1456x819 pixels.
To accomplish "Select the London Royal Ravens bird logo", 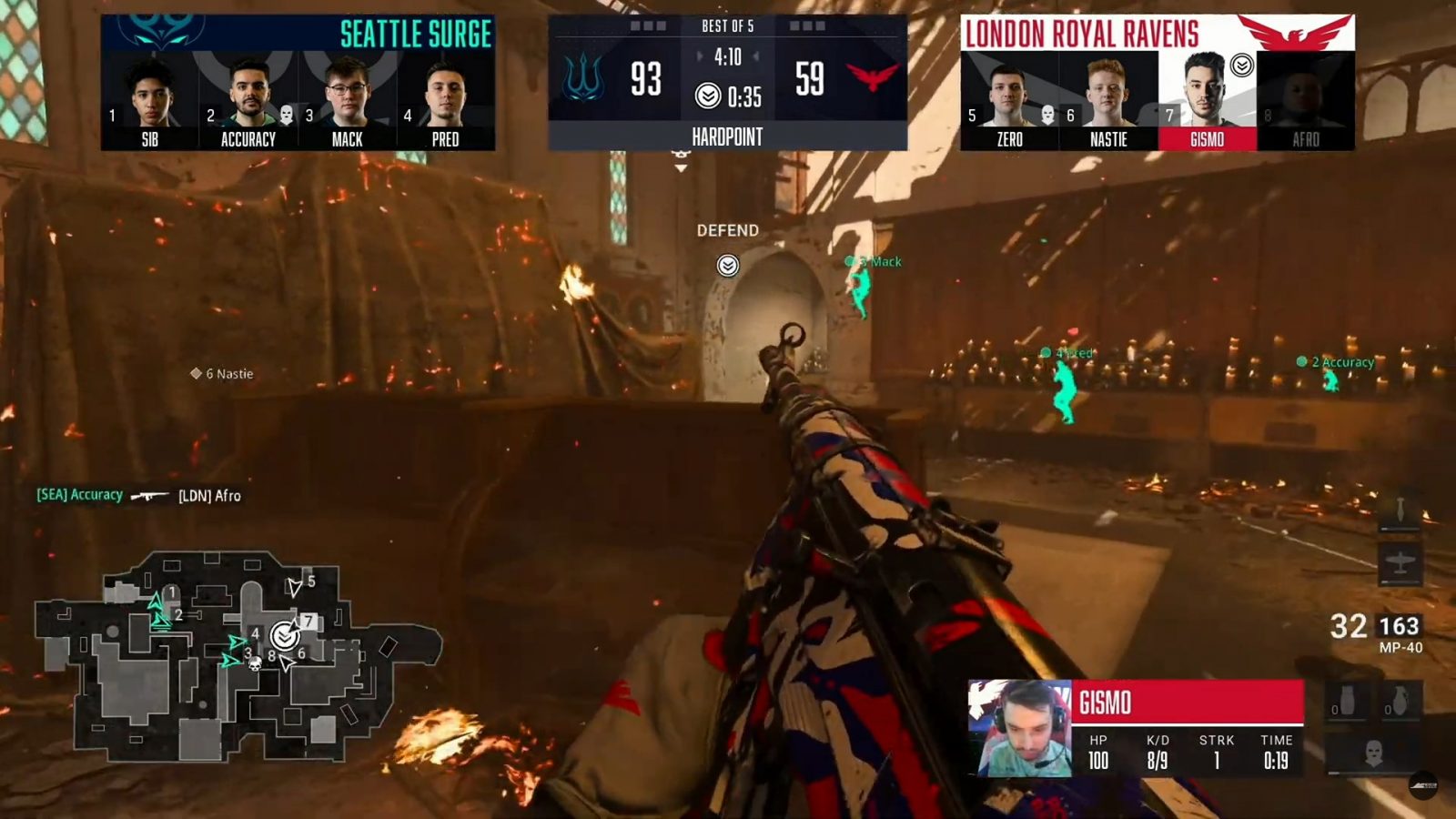I will pos(872,76).
